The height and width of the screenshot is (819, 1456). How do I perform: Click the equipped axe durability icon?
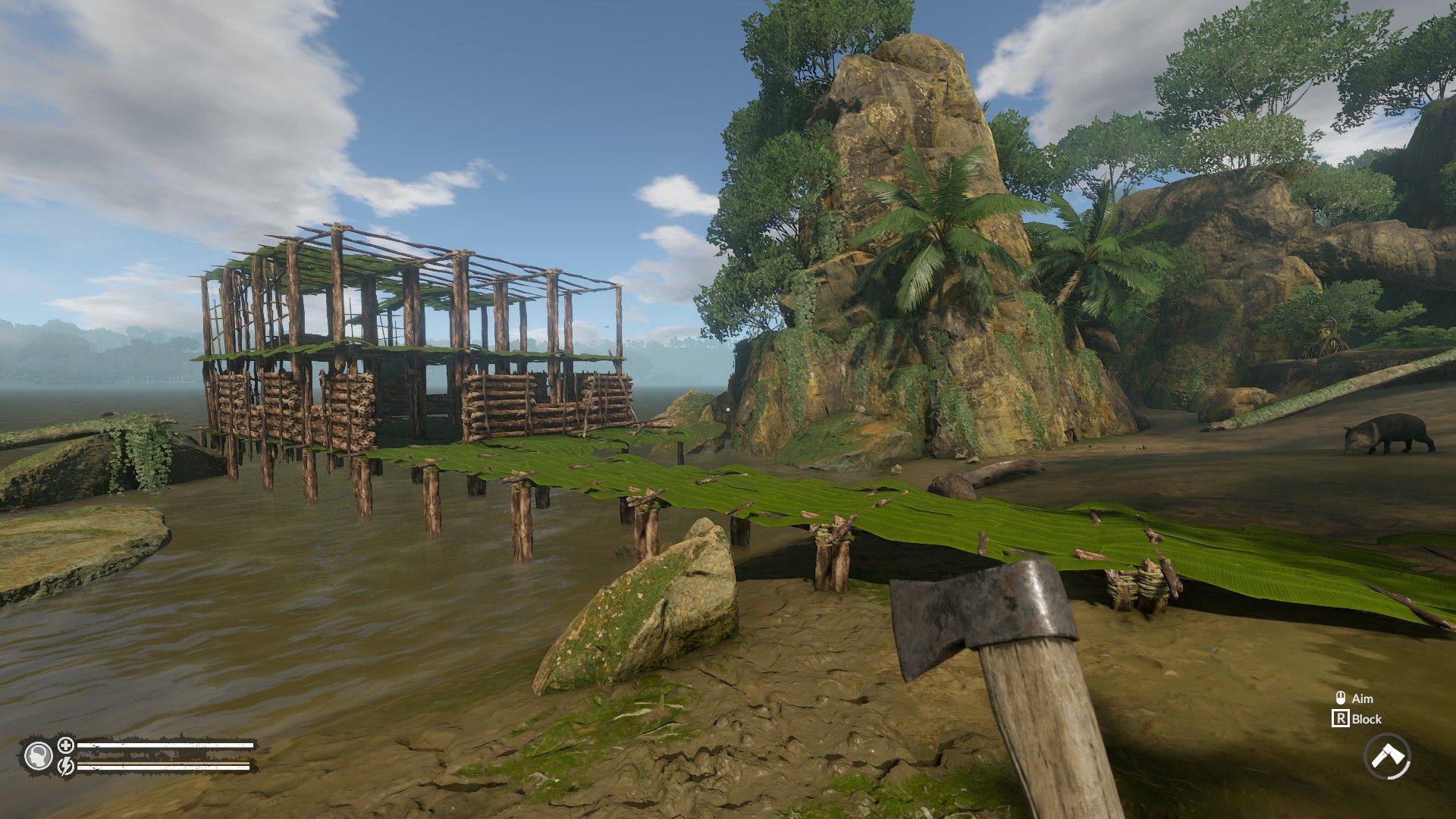pyautogui.click(x=1387, y=756)
